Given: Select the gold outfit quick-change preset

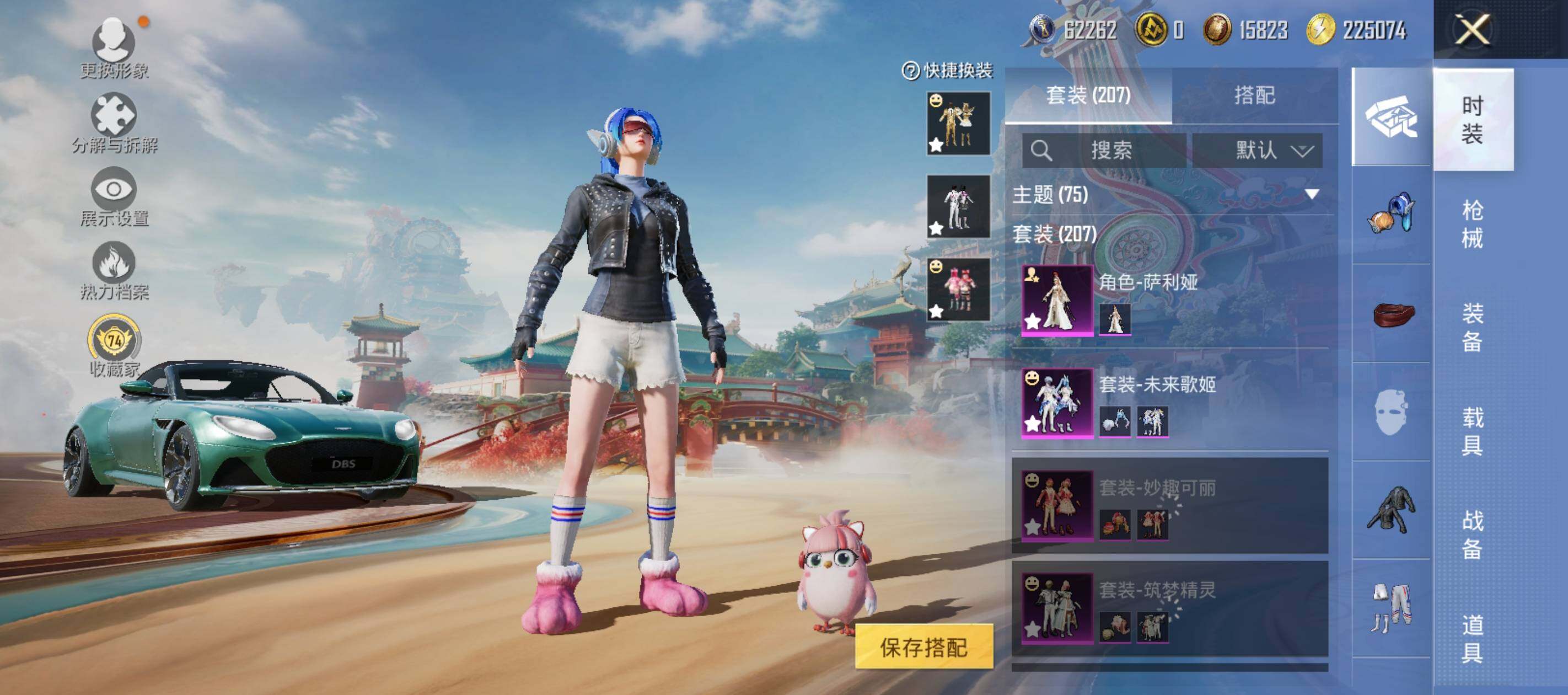Looking at the screenshot, I should (958, 124).
